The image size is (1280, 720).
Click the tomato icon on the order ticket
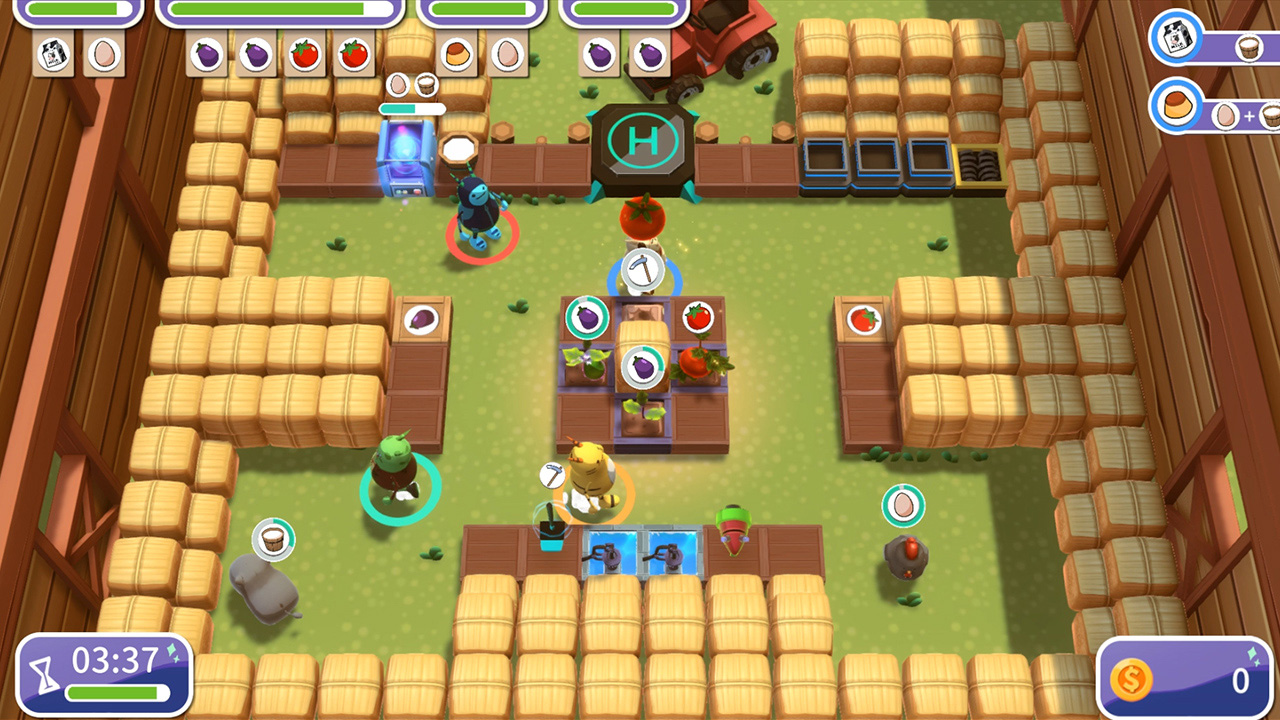305,55
